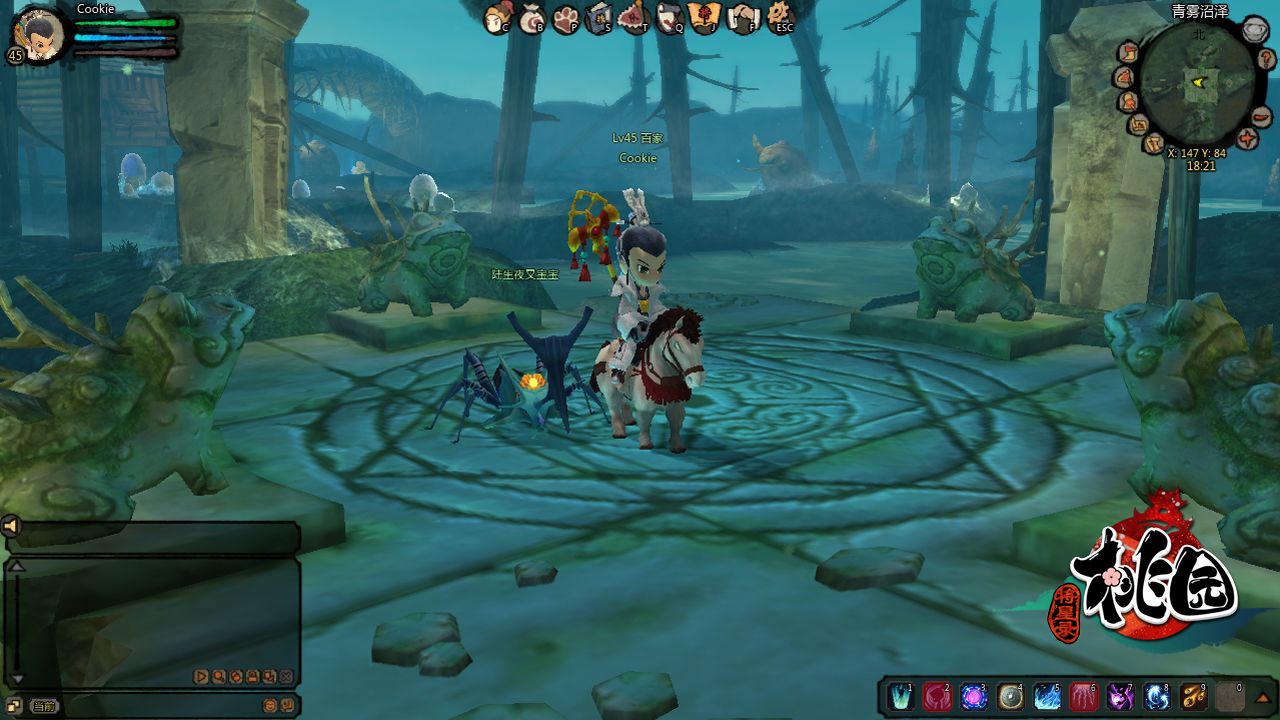Click the question mark help button
This screenshot has width=1280, height=720.
click(x=1265, y=58)
